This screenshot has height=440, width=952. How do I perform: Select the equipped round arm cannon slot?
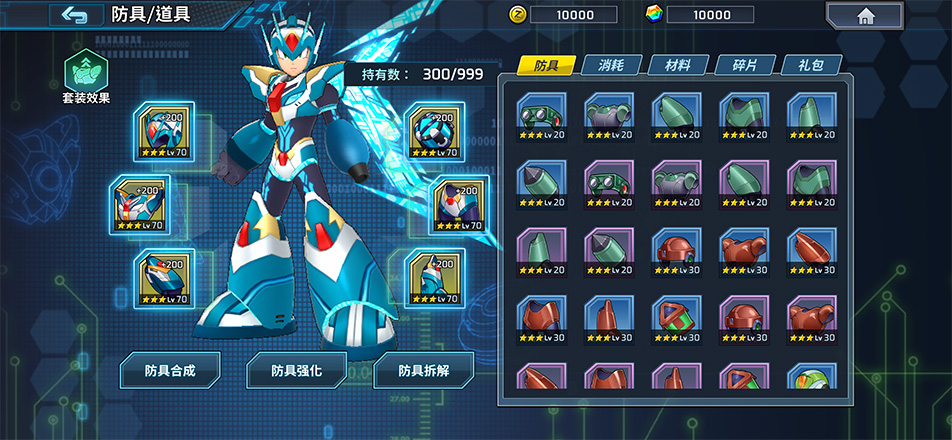coord(436,130)
